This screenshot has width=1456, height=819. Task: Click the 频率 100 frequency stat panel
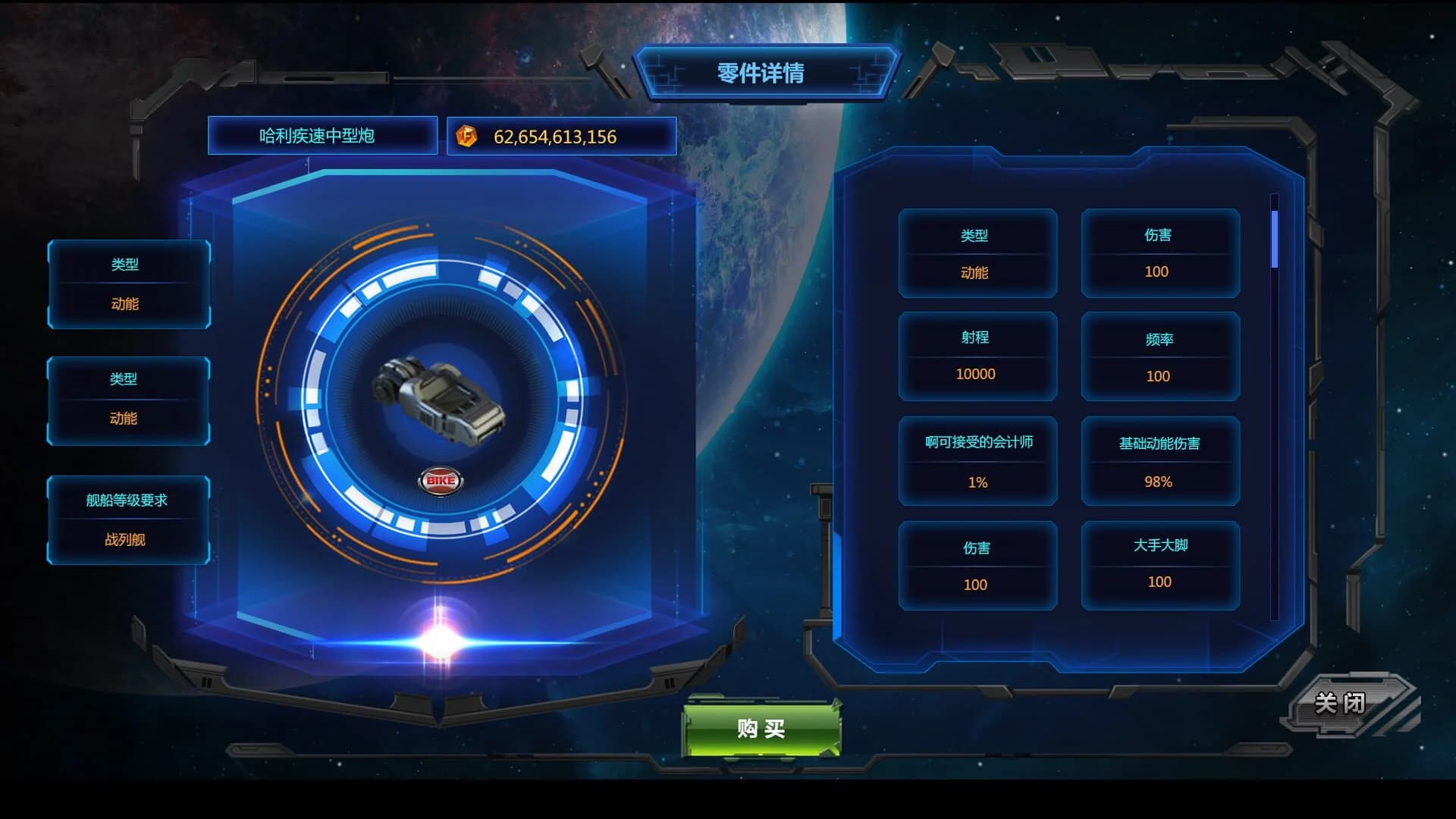point(1159,357)
